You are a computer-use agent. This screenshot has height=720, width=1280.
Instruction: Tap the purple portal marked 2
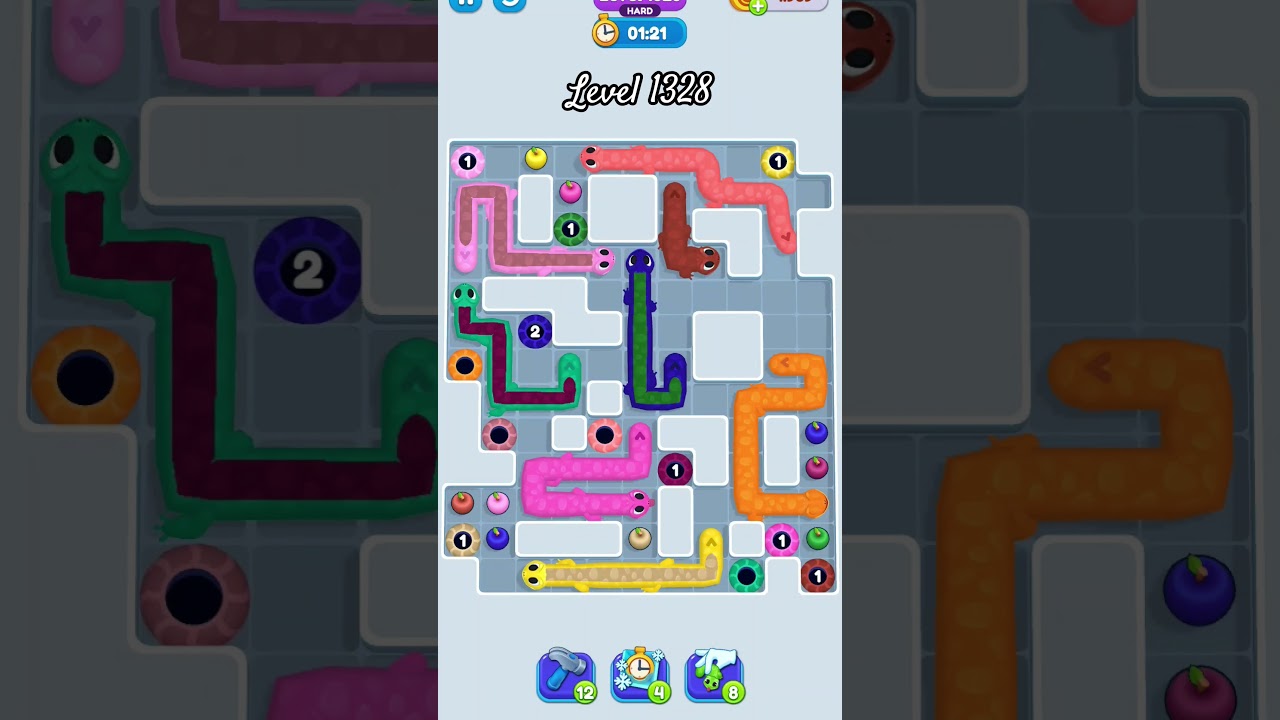coord(534,331)
